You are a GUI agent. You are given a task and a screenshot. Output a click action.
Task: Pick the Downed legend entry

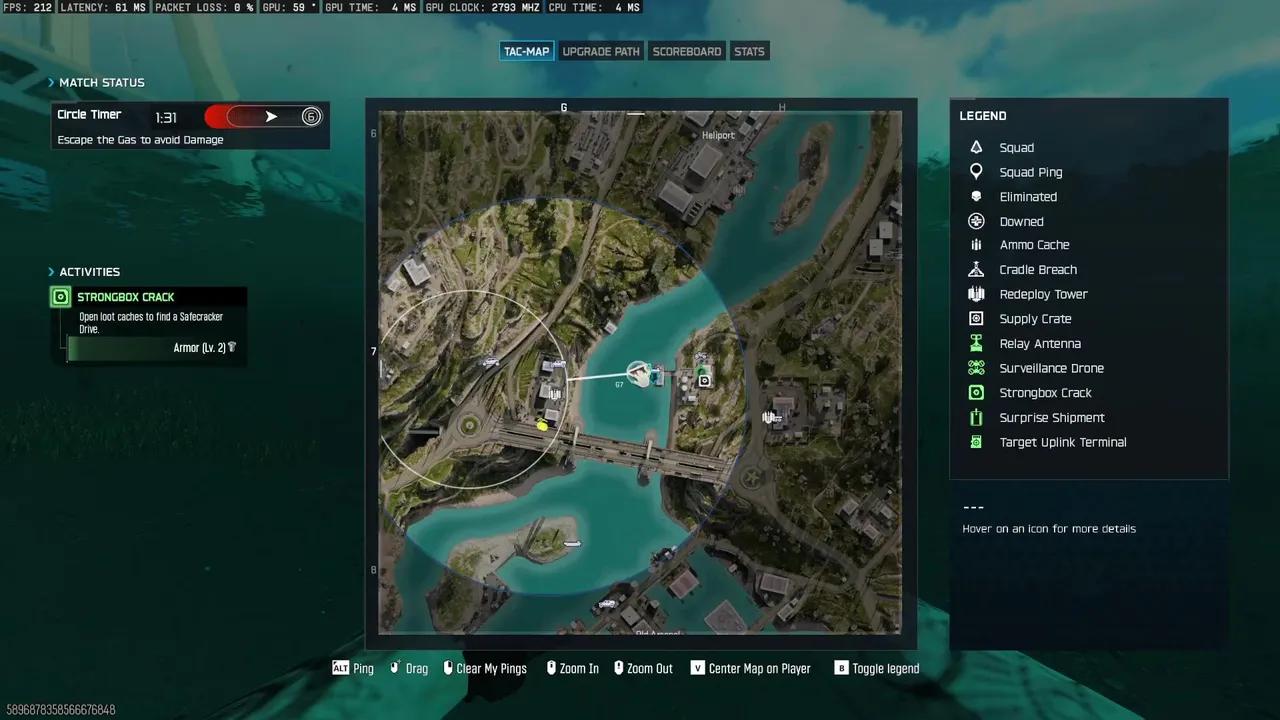(1020, 222)
